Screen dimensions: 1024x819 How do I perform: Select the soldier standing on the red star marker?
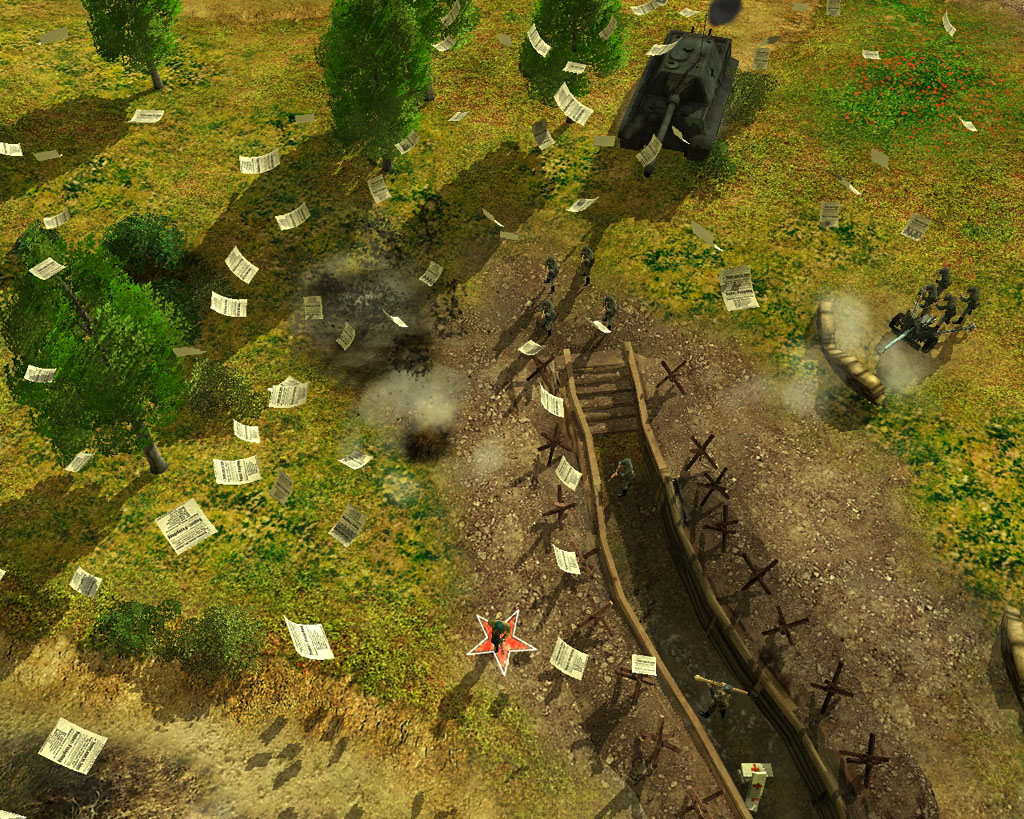click(x=499, y=634)
